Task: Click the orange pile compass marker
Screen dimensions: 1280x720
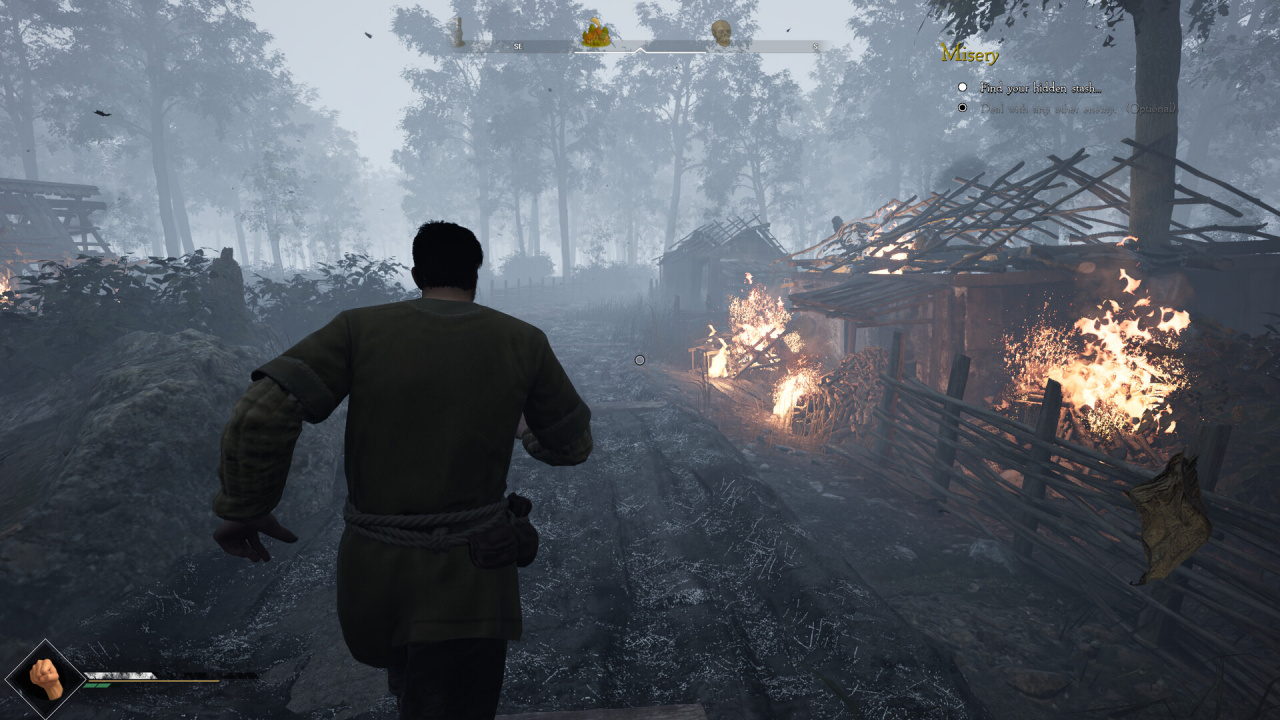Action: pyautogui.click(x=596, y=33)
